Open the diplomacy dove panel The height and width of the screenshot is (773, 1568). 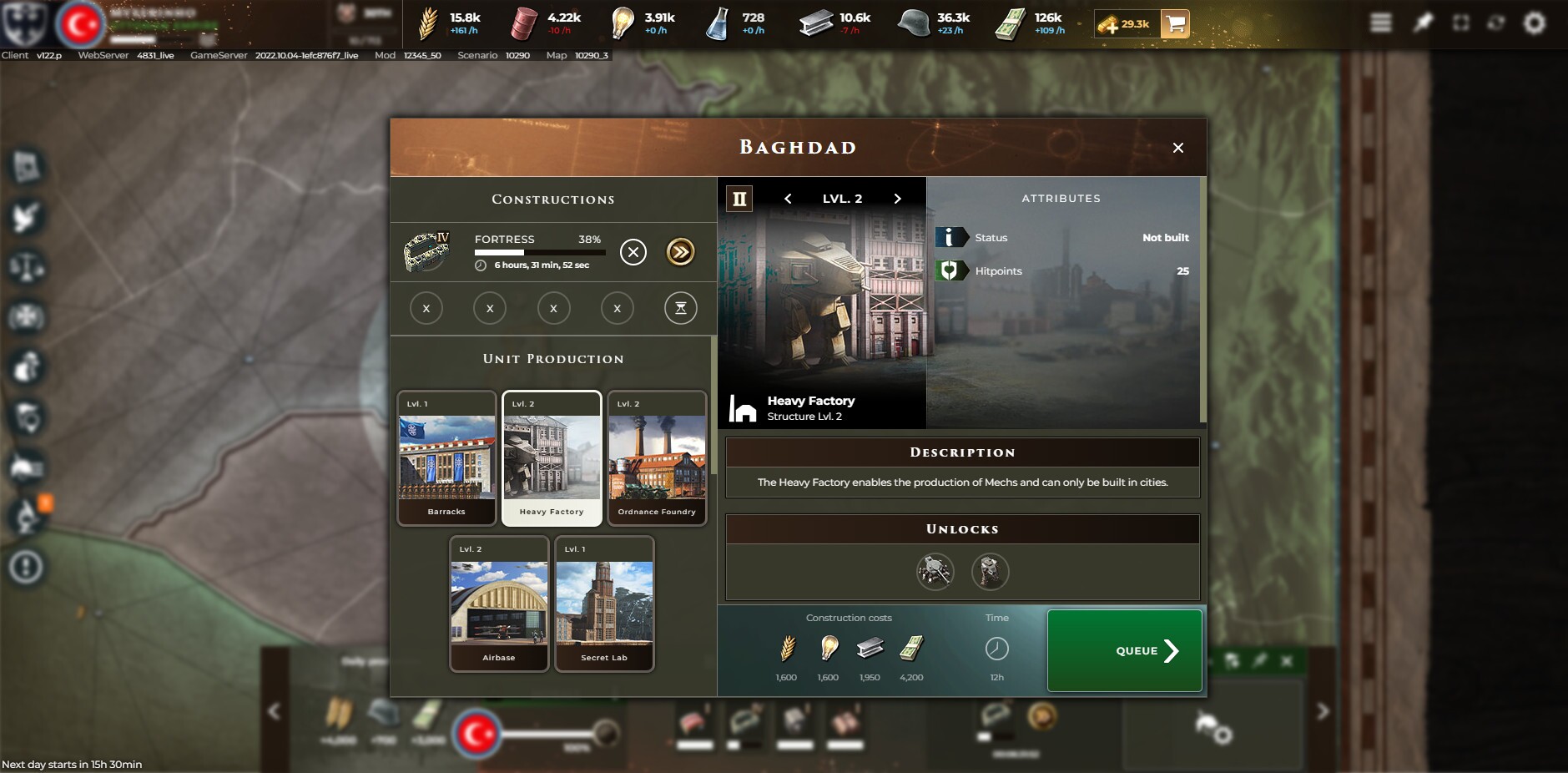click(25, 217)
